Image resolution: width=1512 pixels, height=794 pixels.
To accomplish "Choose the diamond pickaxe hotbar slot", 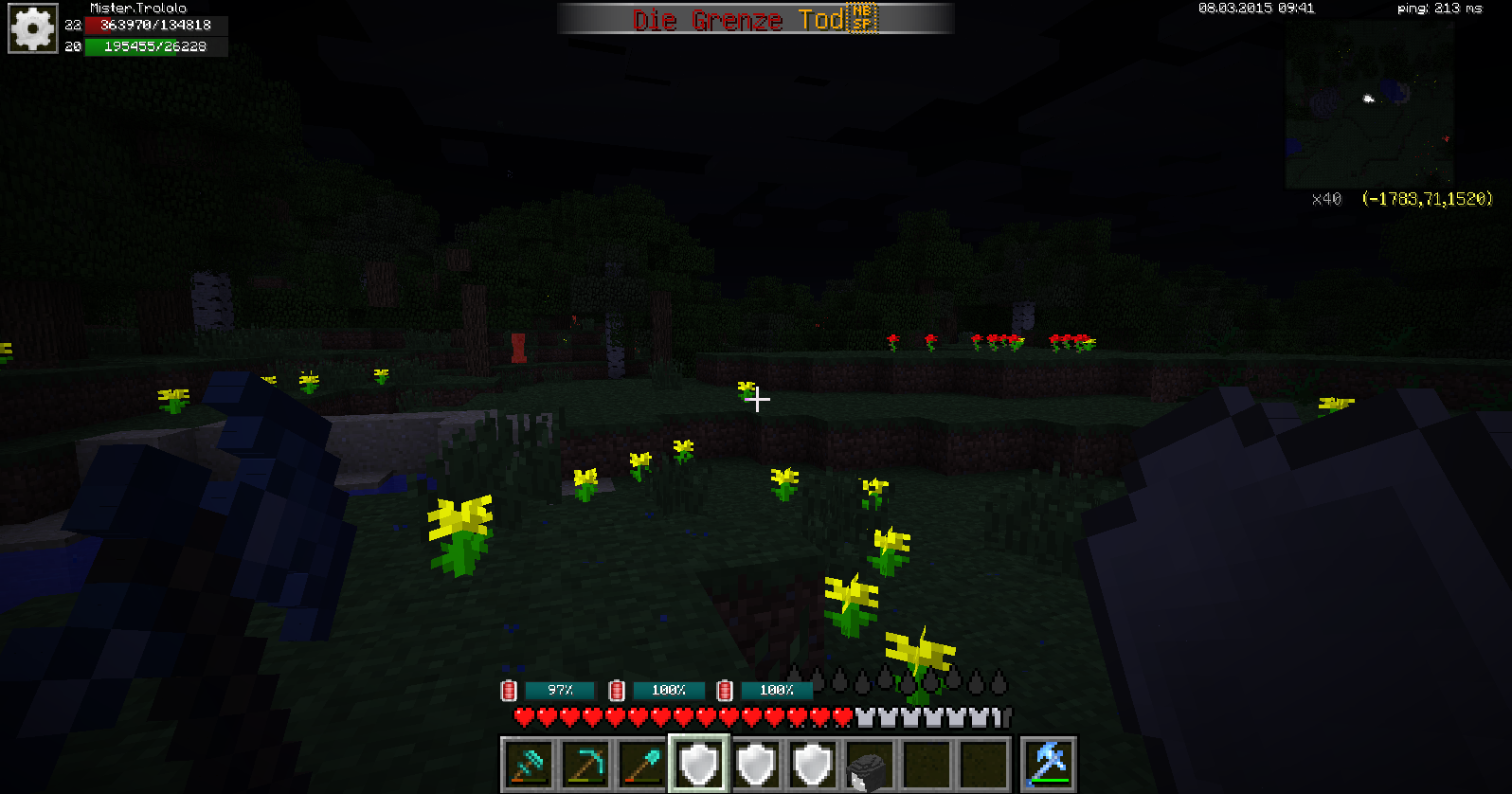I will click(x=585, y=764).
